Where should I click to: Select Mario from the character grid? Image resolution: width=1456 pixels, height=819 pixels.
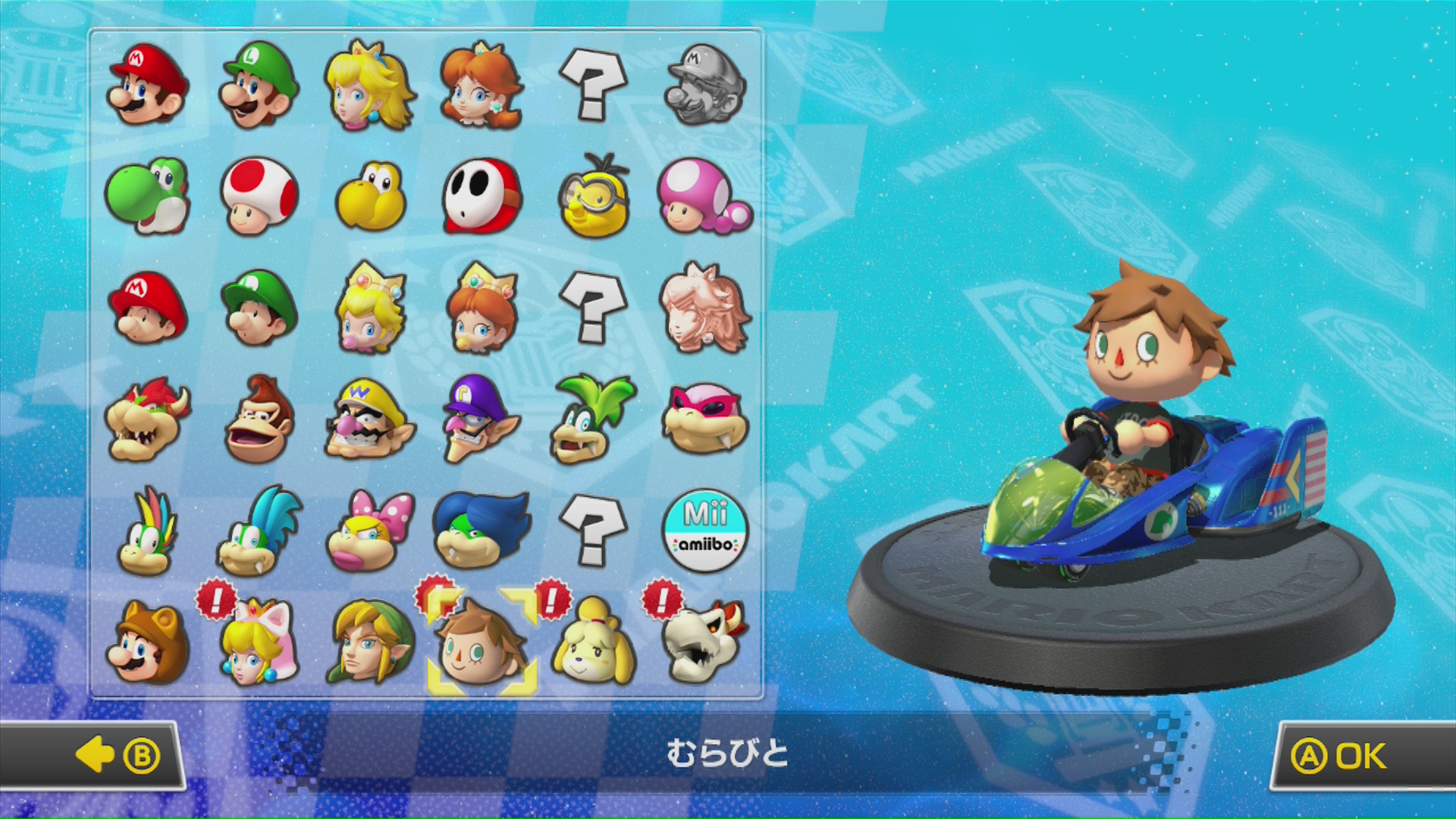pyautogui.click(x=147, y=83)
